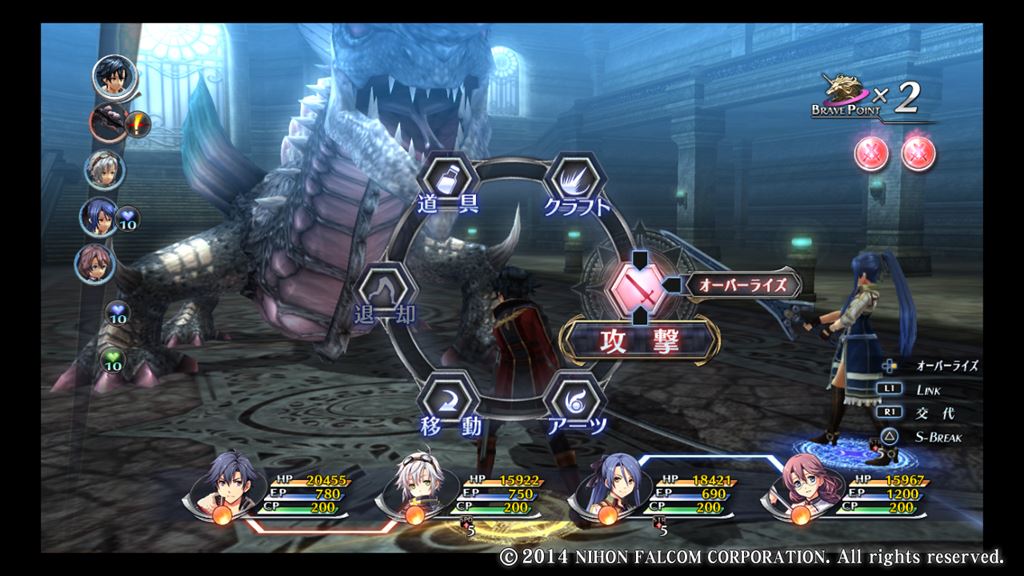The width and height of the screenshot is (1024, 576).
Task: Click the top turn-order portrait
Action: [x=115, y=76]
